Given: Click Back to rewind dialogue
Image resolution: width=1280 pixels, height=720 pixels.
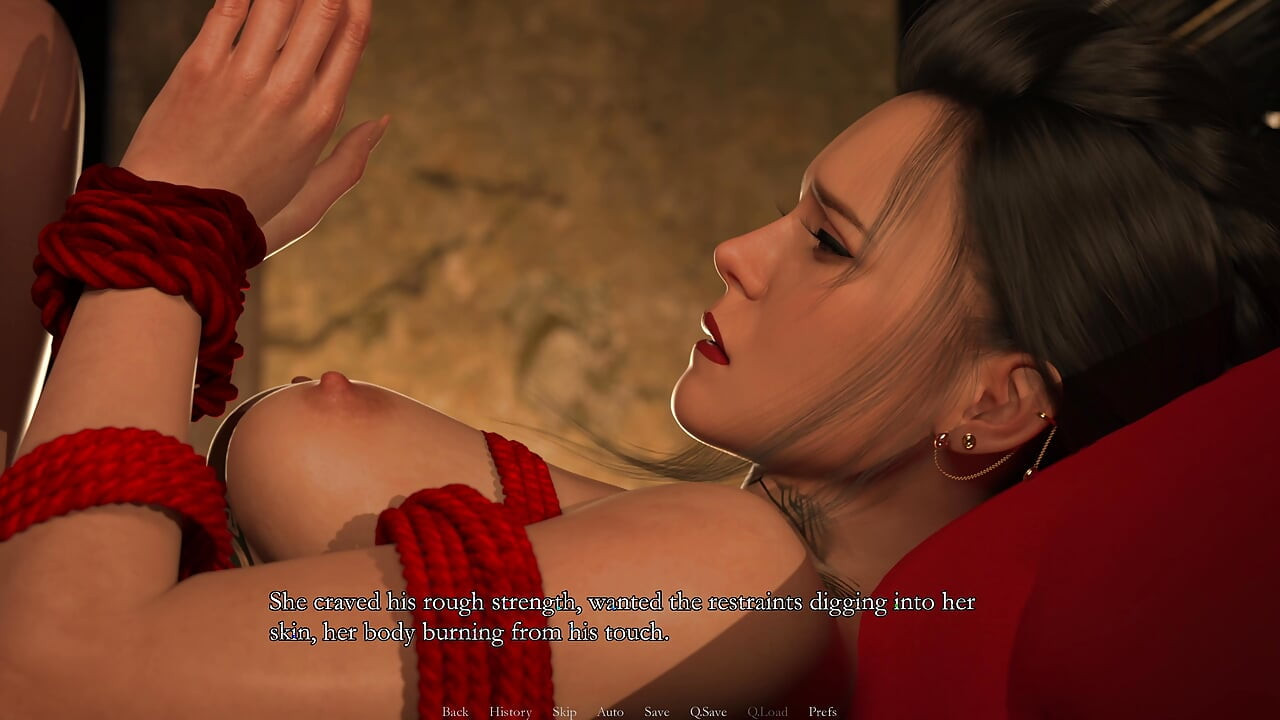Looking at the screenshot, I should point(455,712).
